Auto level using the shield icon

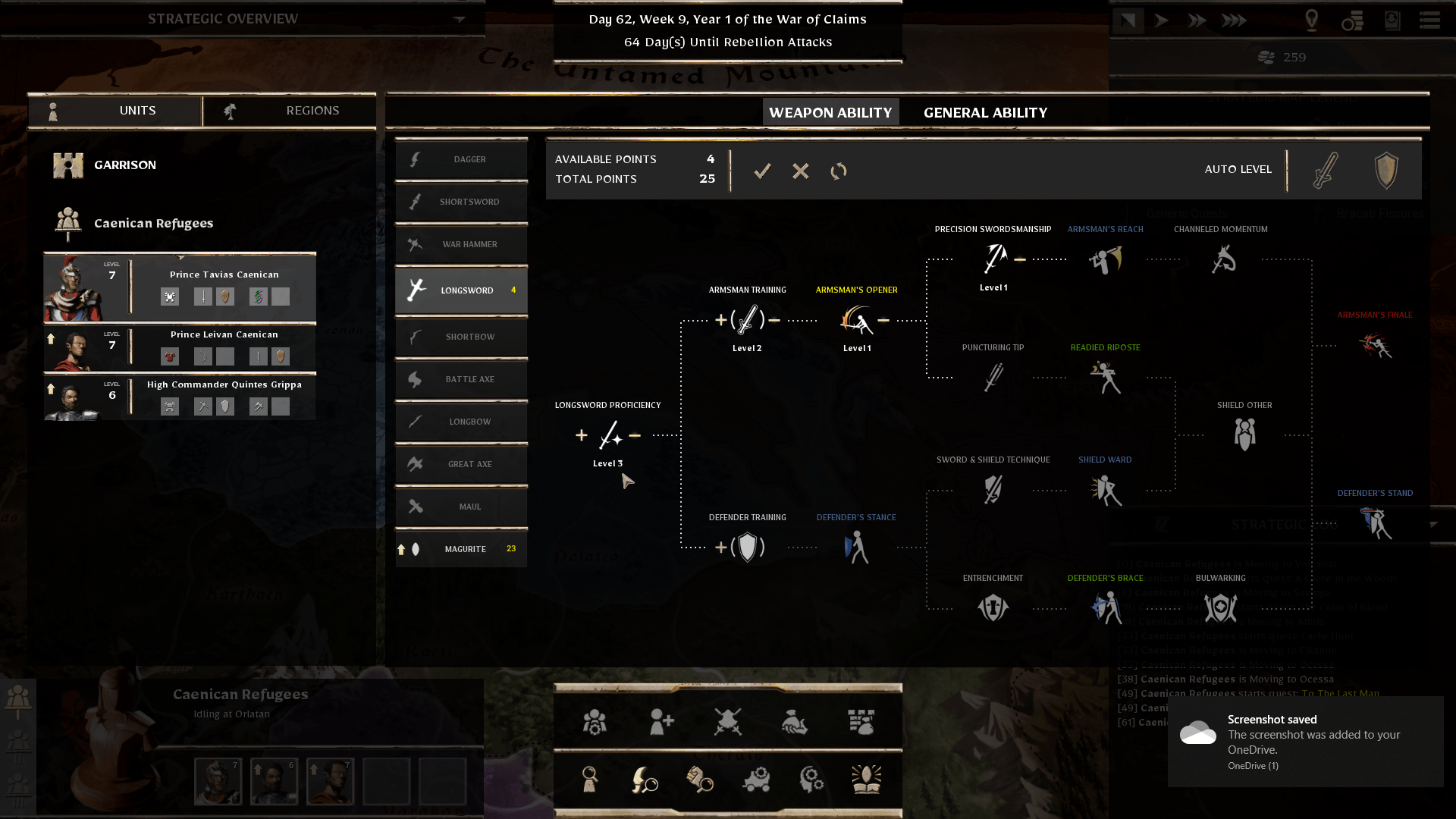(1385, 170)
